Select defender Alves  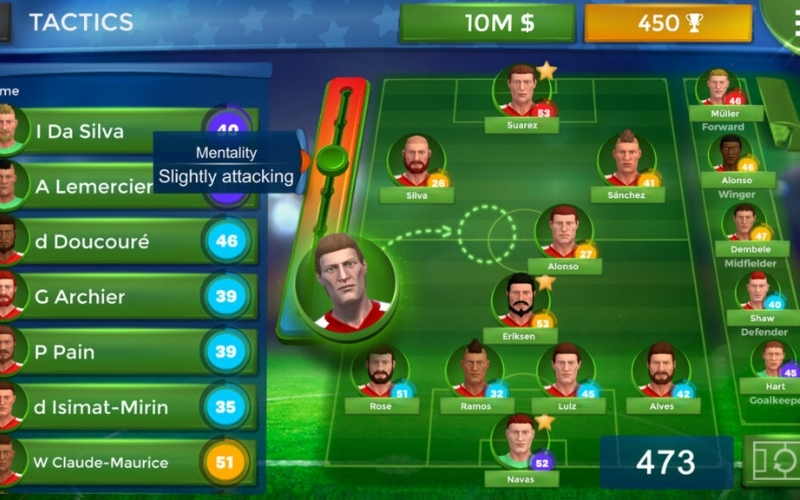point(660,374)
